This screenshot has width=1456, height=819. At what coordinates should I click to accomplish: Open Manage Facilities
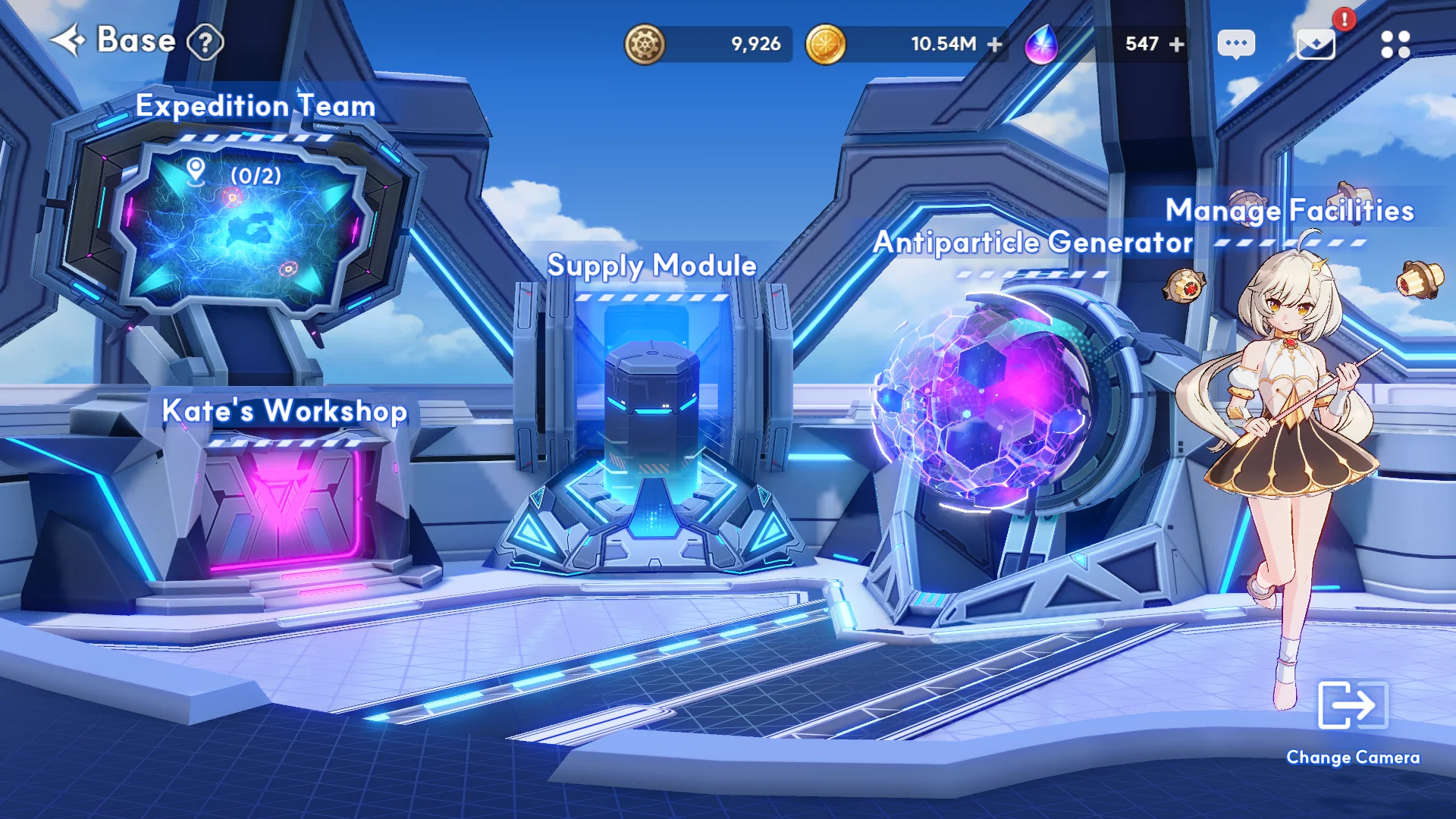1289,210
